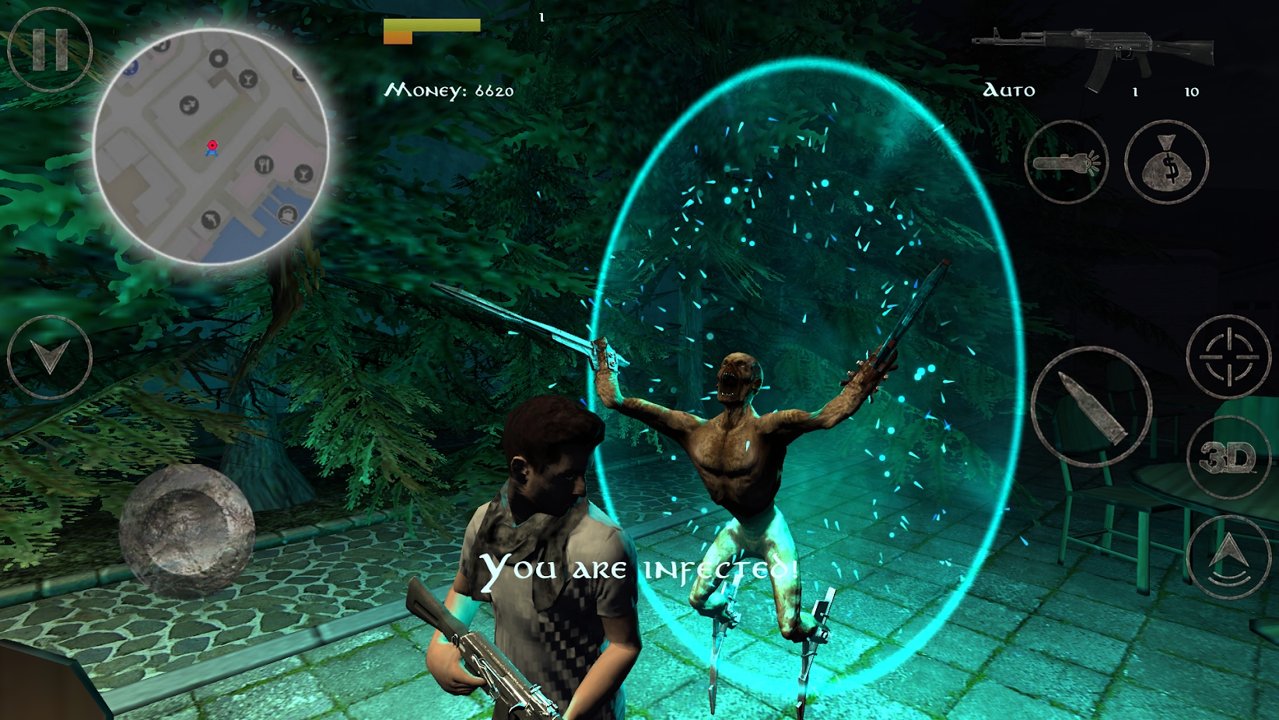Touch the stone movement joystick
This screenshot has height=720, width=1279.
[x=186, y=530]
